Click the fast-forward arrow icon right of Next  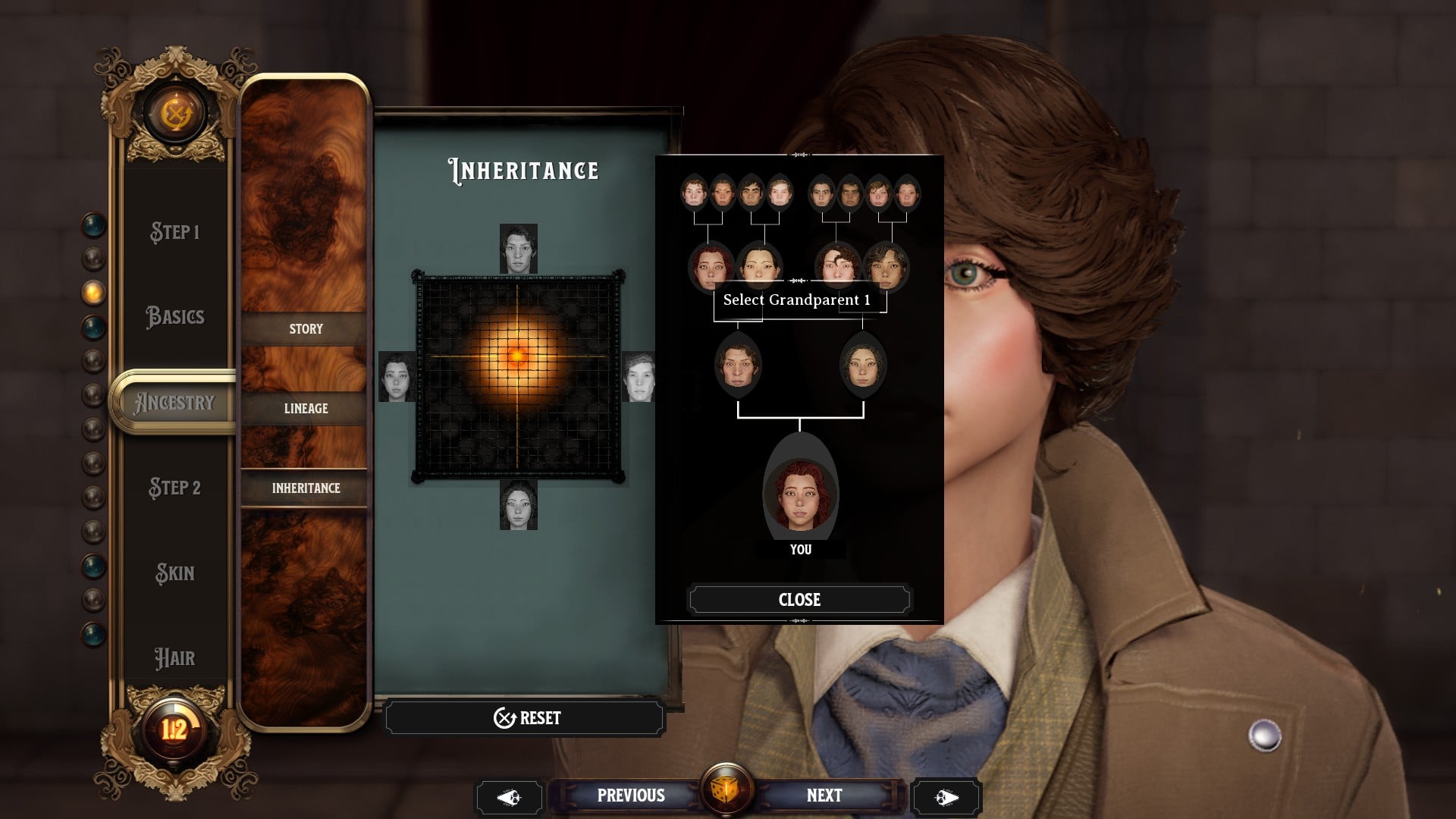point(946,795)
